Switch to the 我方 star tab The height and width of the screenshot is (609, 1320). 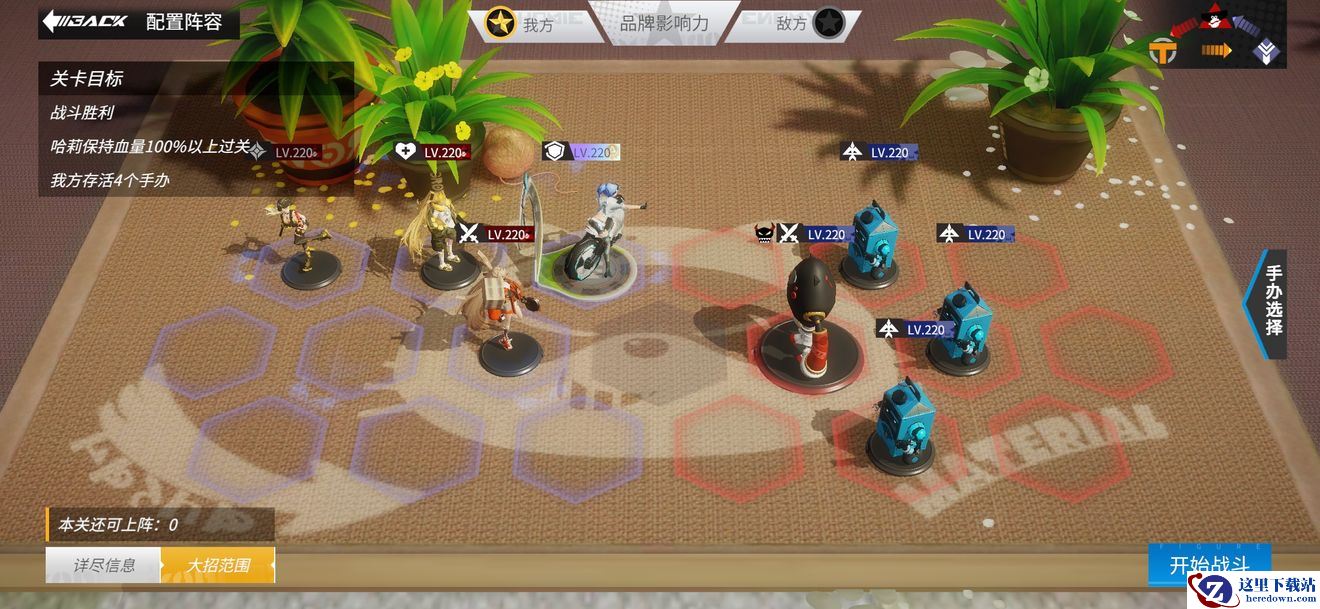coord(522,23)
